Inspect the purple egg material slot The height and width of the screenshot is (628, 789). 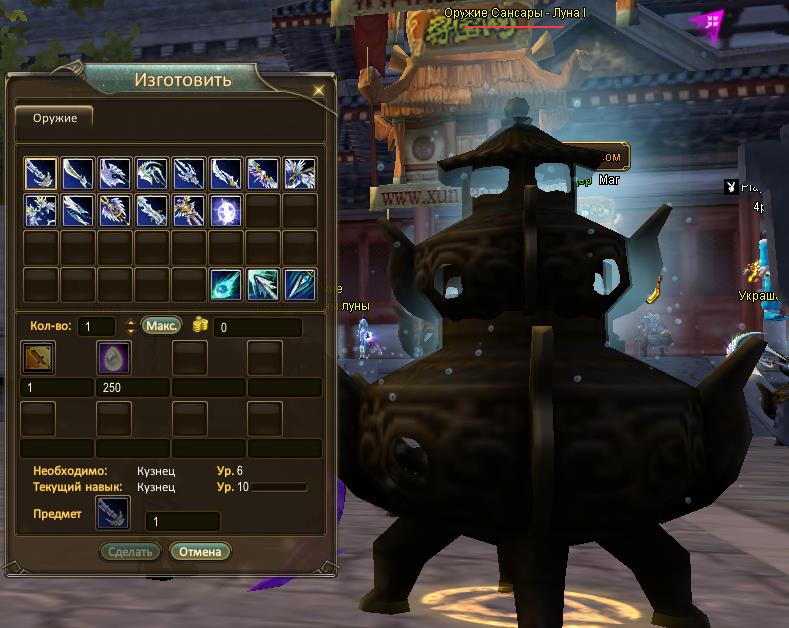pos(113,357)
